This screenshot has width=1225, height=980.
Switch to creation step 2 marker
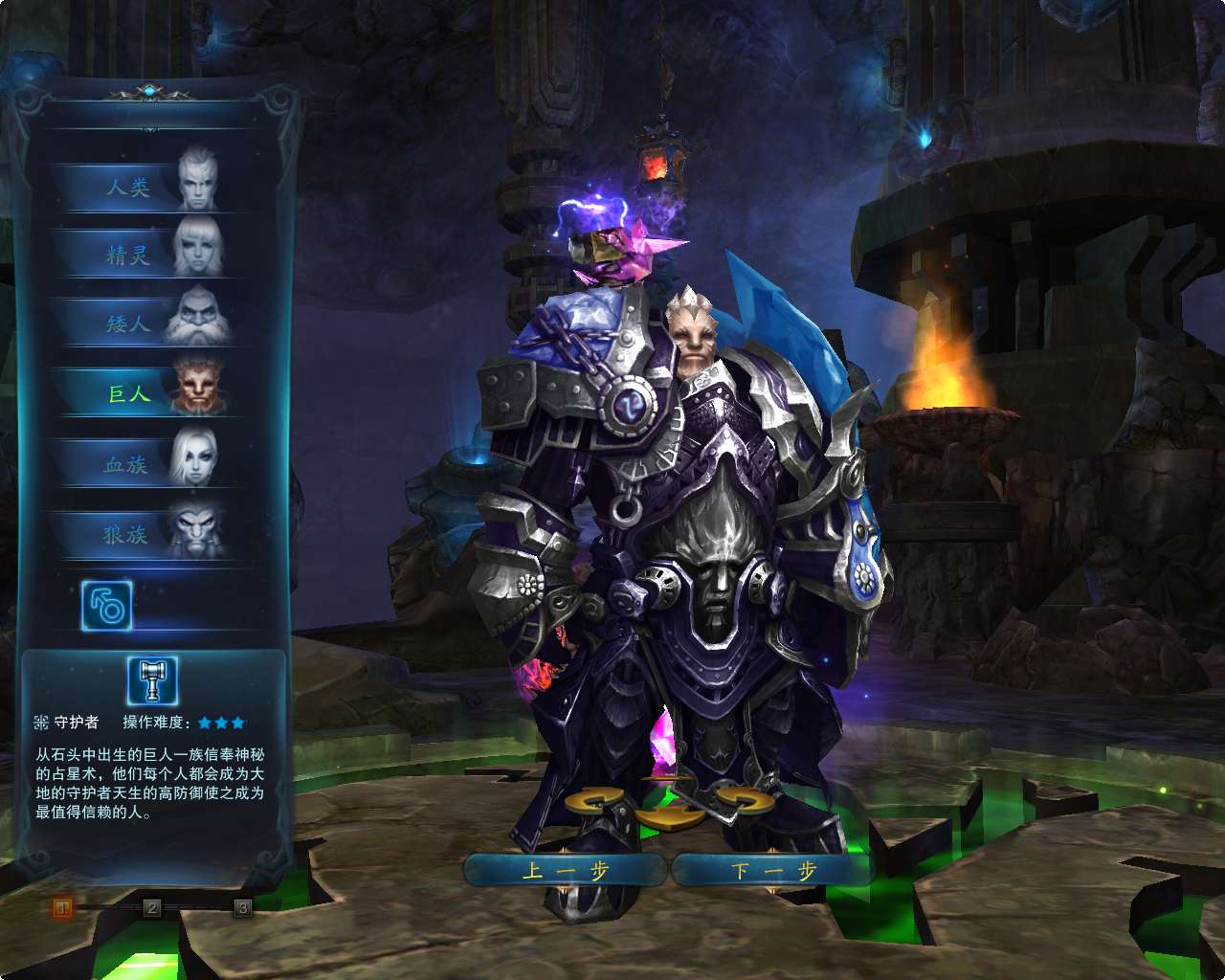coord(151,906)
